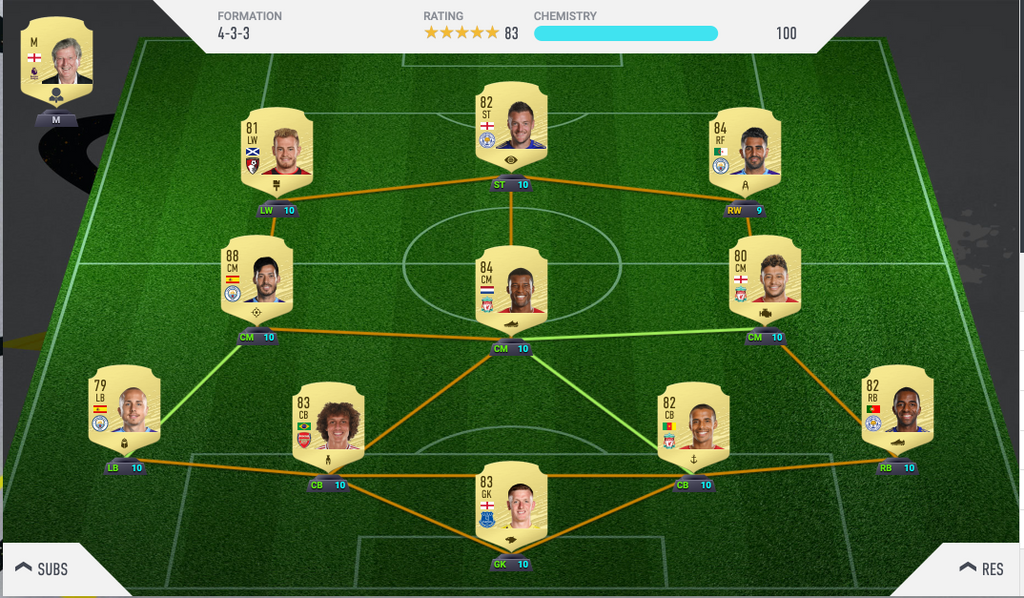
Task: Select the 83-rated goalkeeper card
Action: pyautogui.click(x=511, y=502)
